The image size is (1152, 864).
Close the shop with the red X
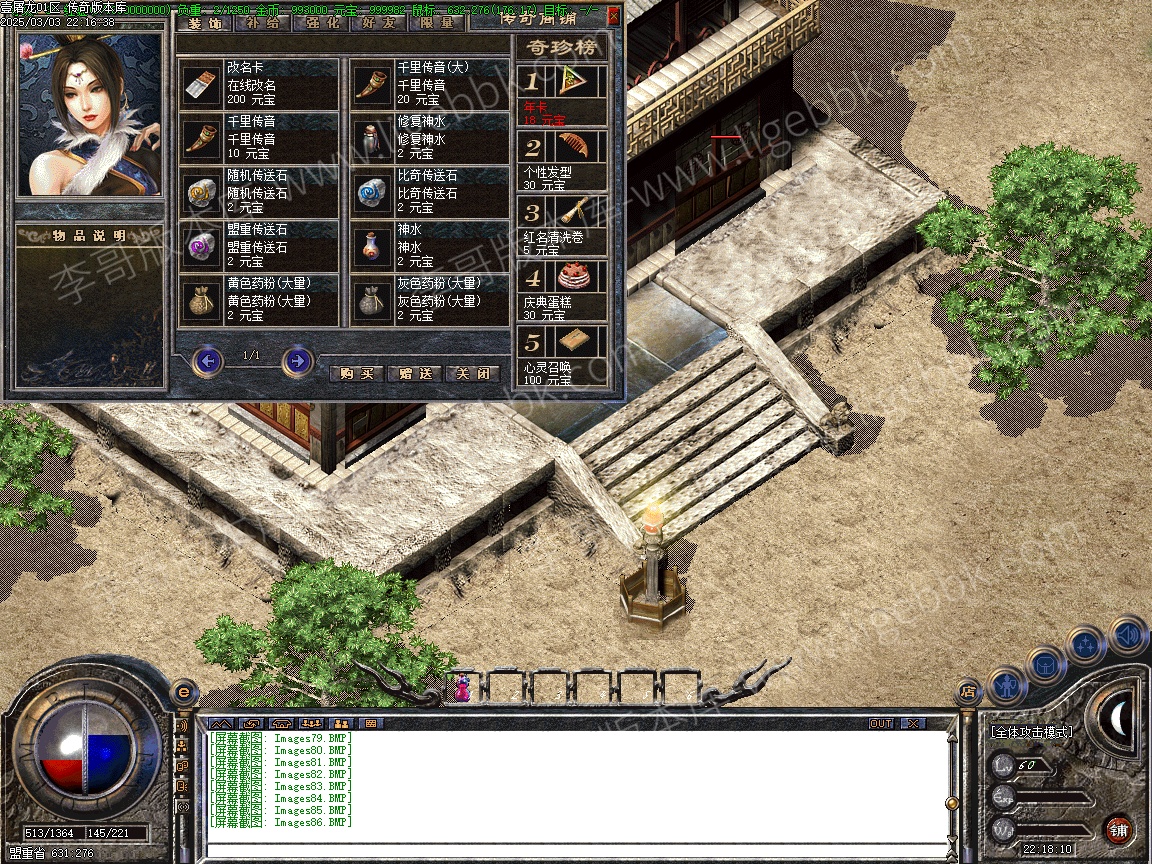click(613, 15)
